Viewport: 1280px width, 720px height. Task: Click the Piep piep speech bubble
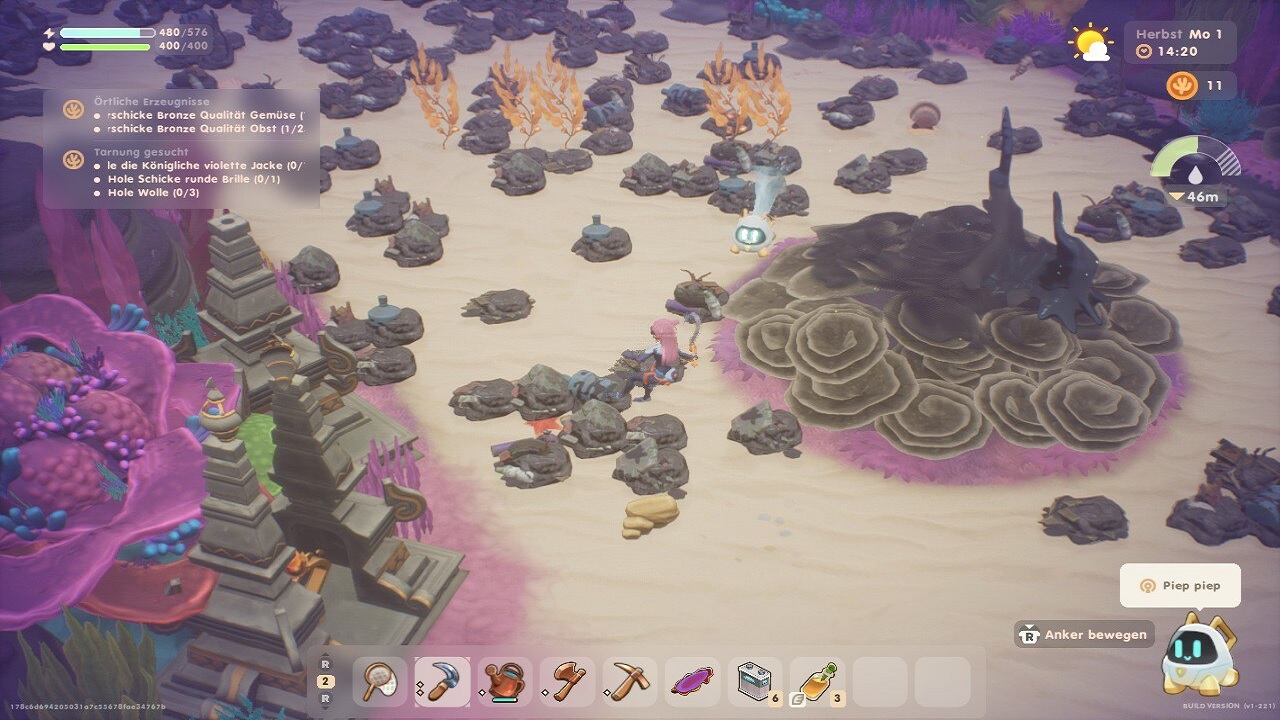[1180, 585]
